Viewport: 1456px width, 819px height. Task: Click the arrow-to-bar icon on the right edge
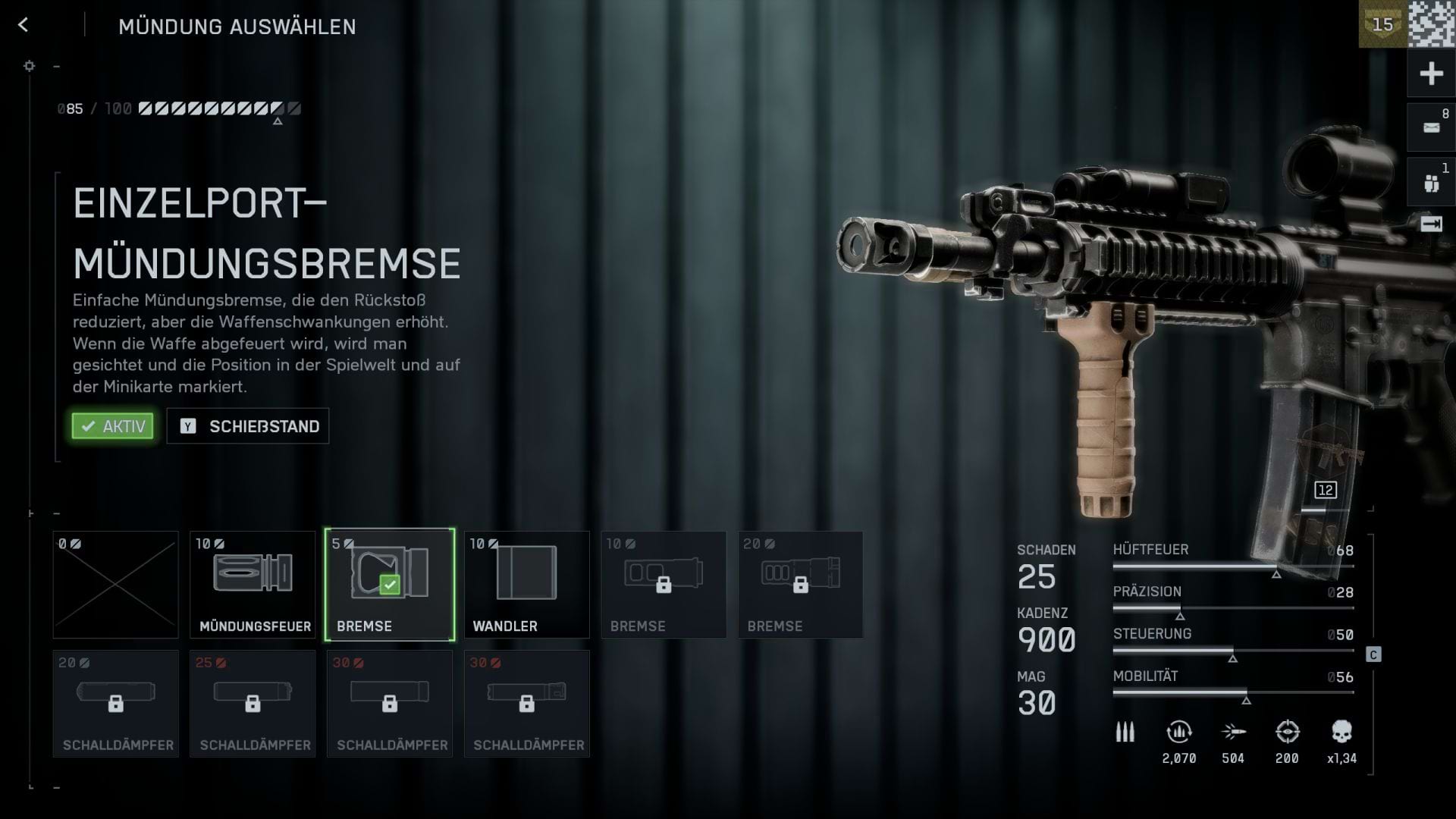tap(1431, 224)
